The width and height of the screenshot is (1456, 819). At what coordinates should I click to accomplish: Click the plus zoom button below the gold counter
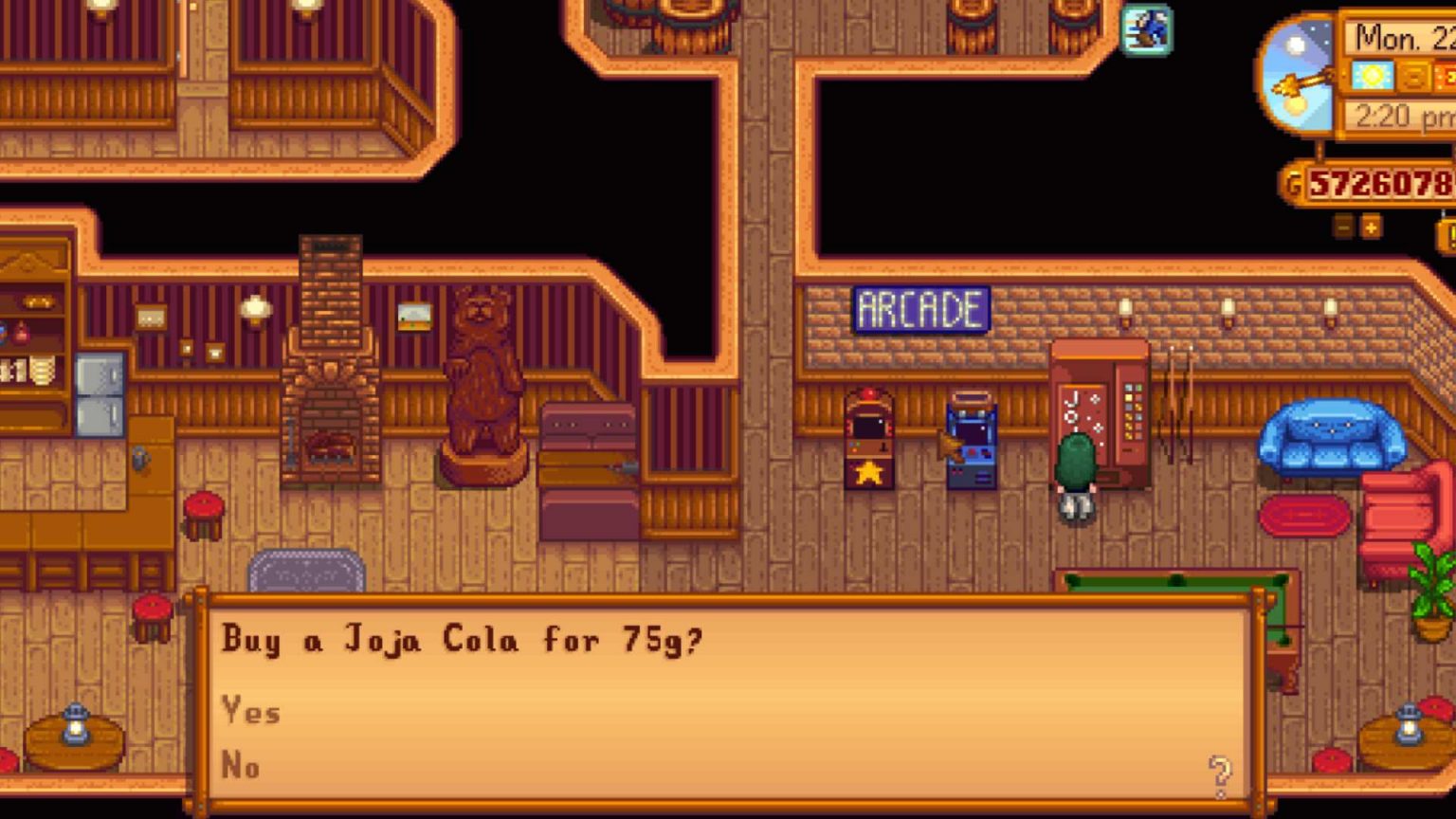coord(1369,227)
